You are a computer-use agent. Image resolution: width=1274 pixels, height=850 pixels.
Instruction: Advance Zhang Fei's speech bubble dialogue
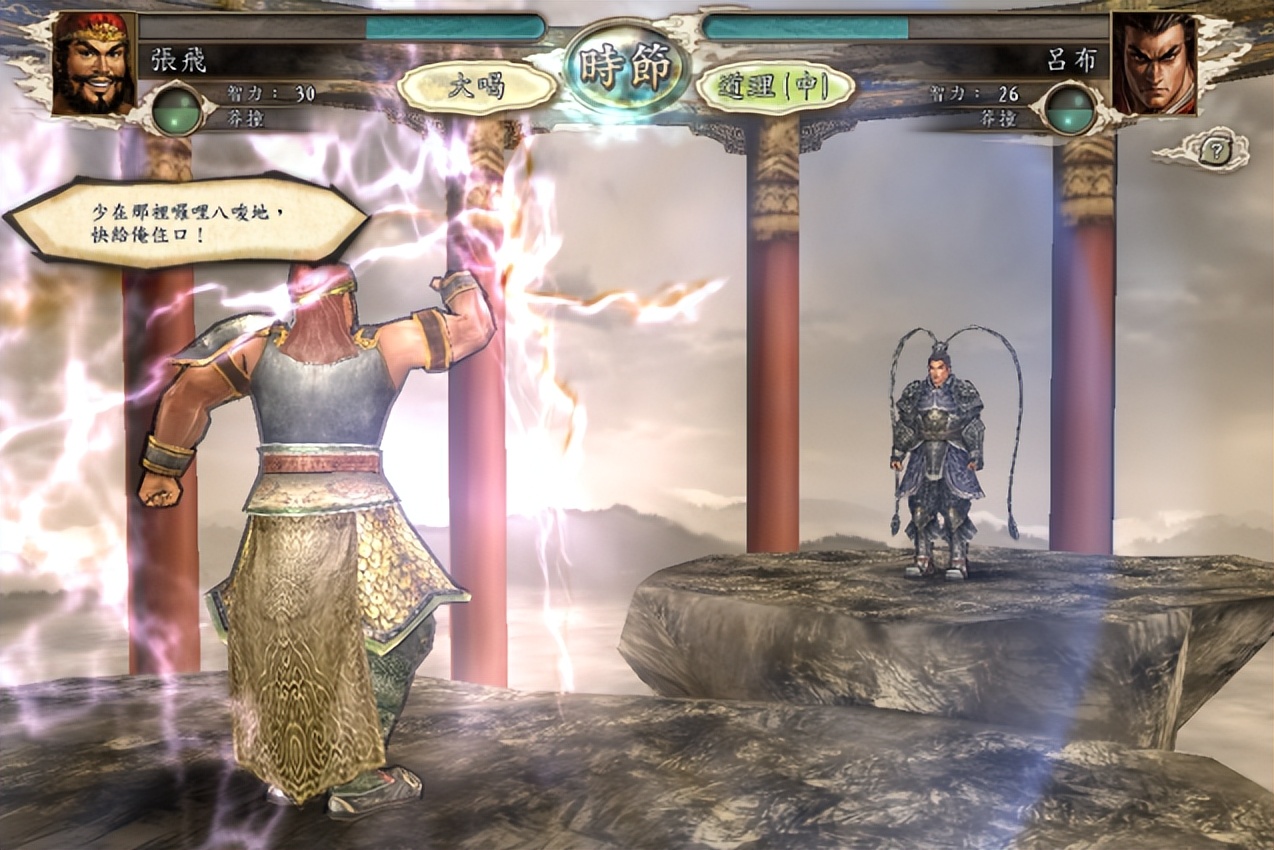[186, 222]
